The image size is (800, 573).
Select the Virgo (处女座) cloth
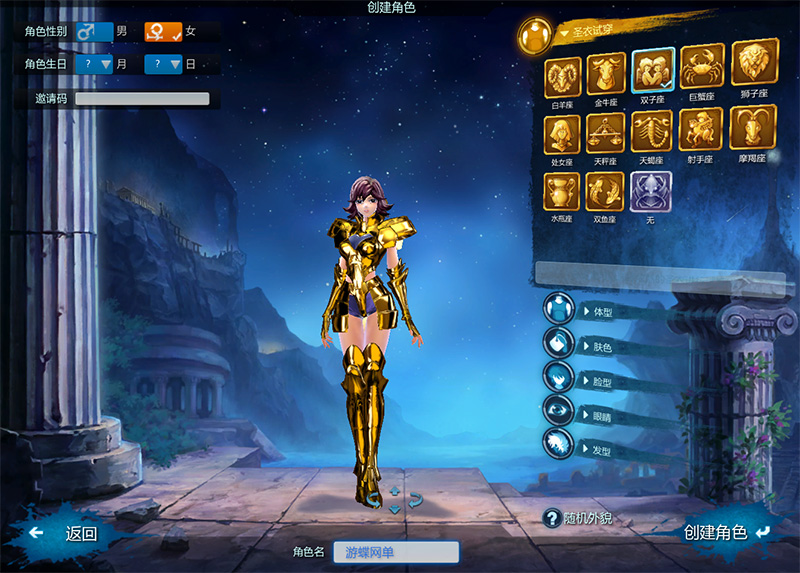562,133
